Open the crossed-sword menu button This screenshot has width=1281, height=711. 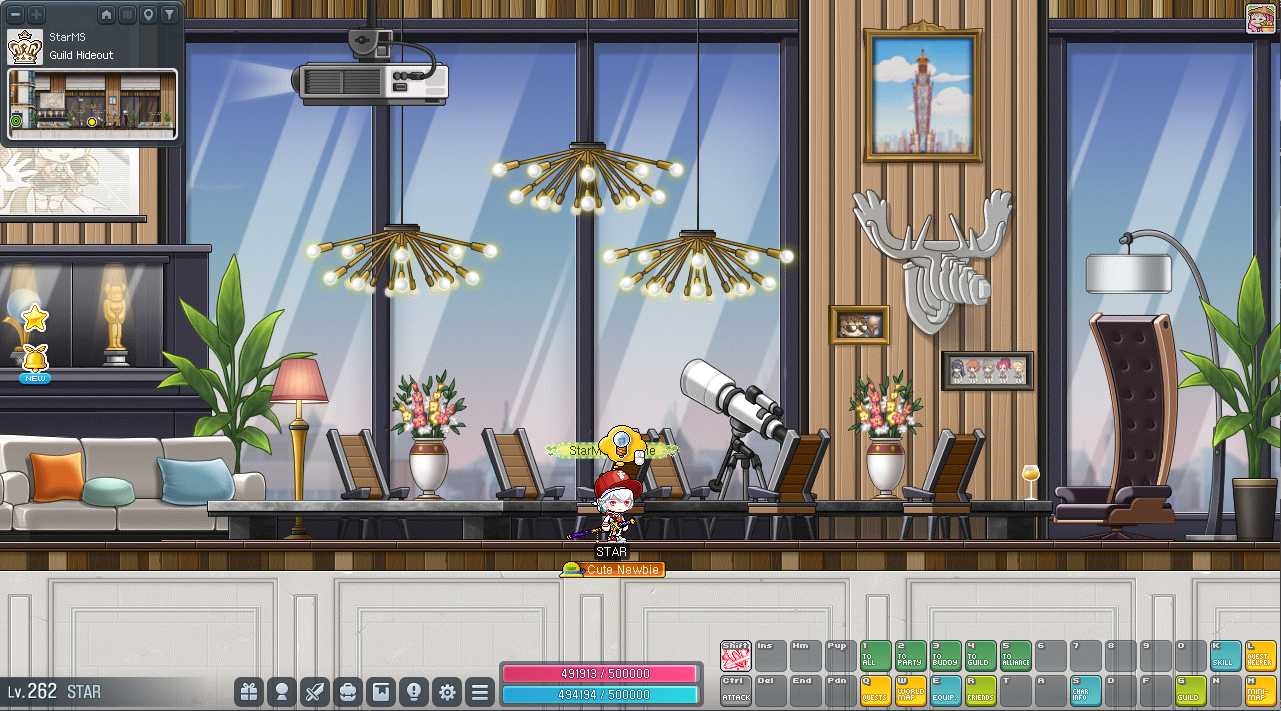coord(315,691)
